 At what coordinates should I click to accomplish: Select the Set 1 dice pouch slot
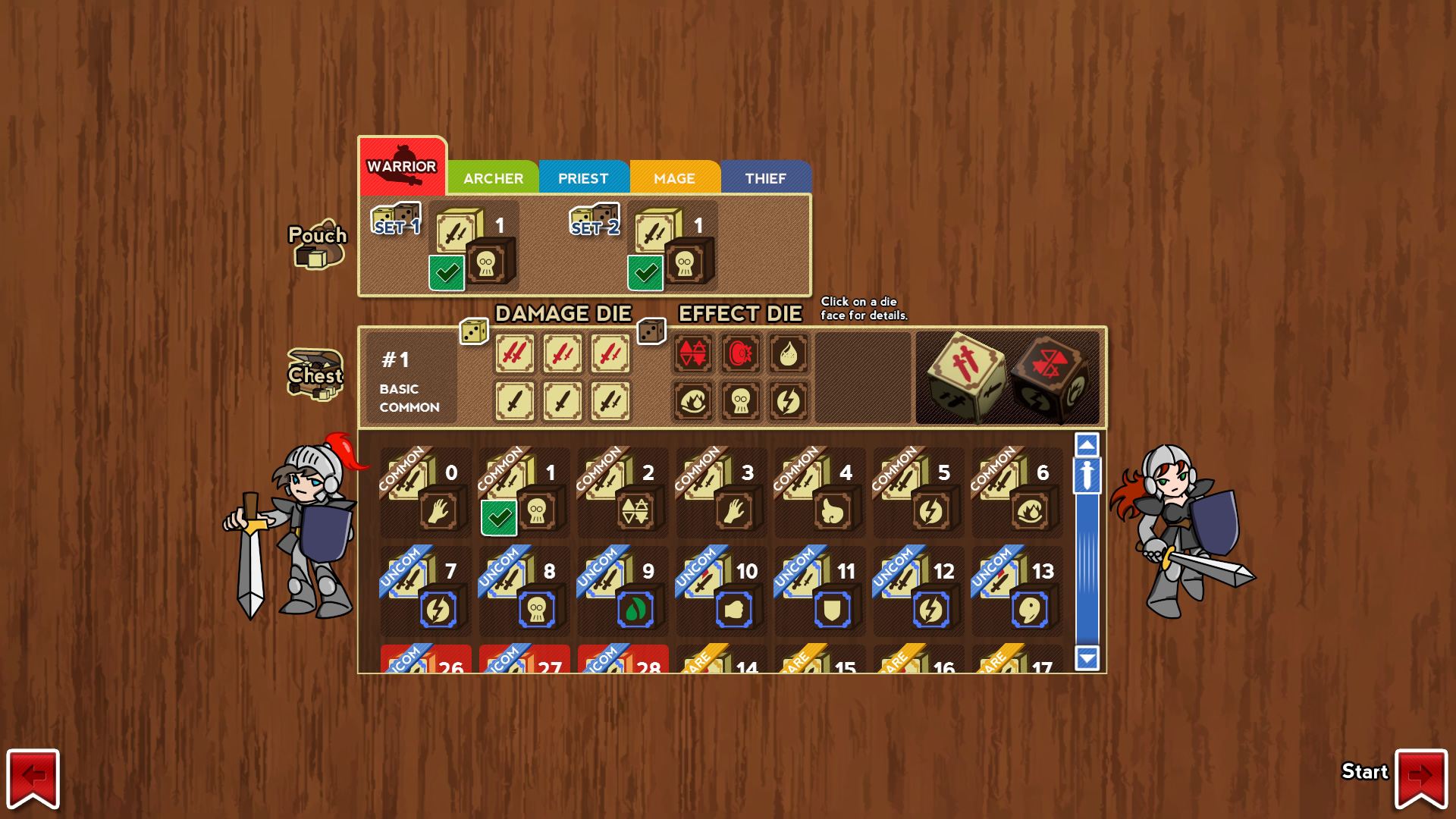pos(473,246)
